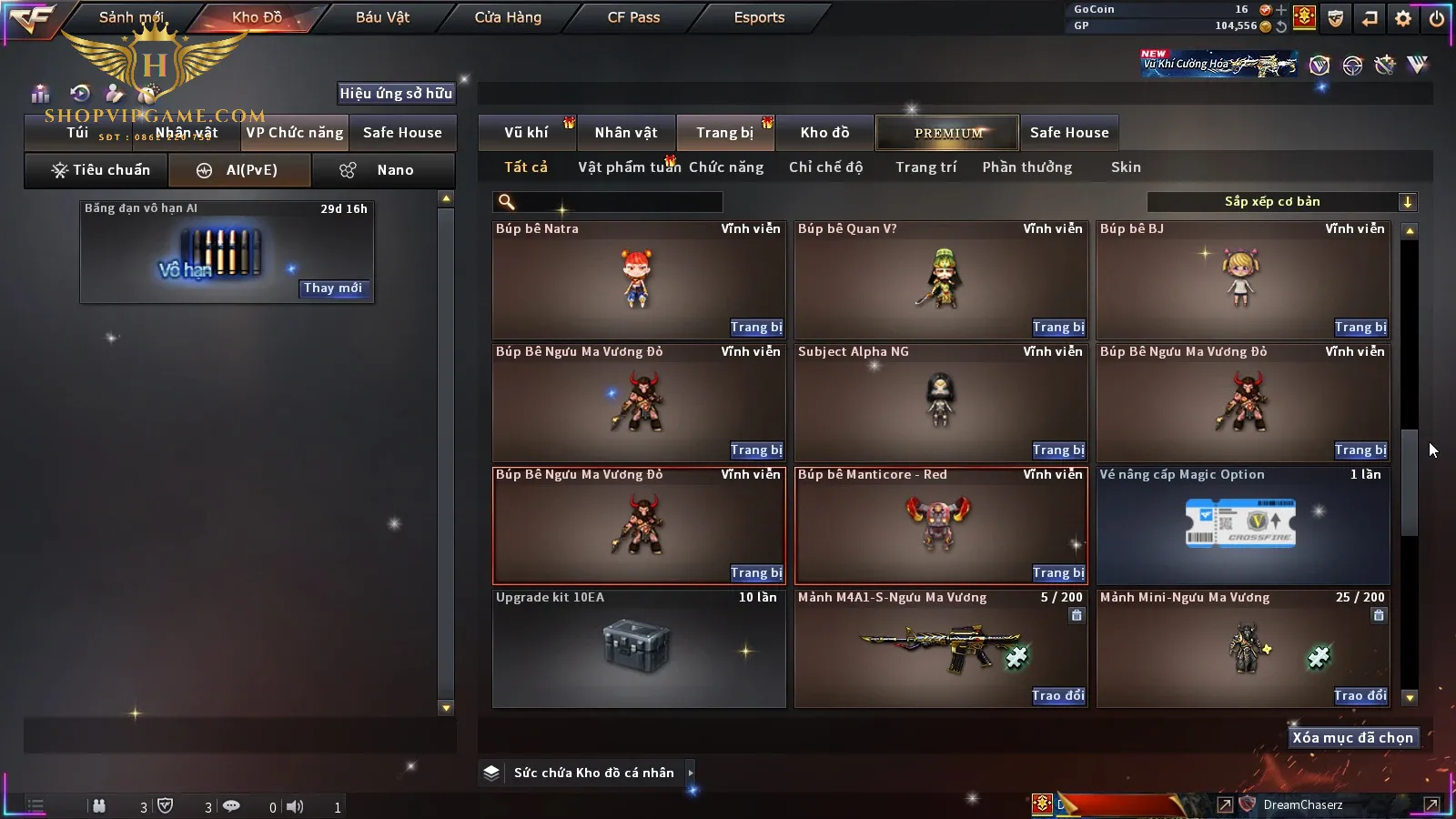The image size is (1456, 819).
Task: Open the Hiệu ứng sở hữu panel
Action: [396, 94]
